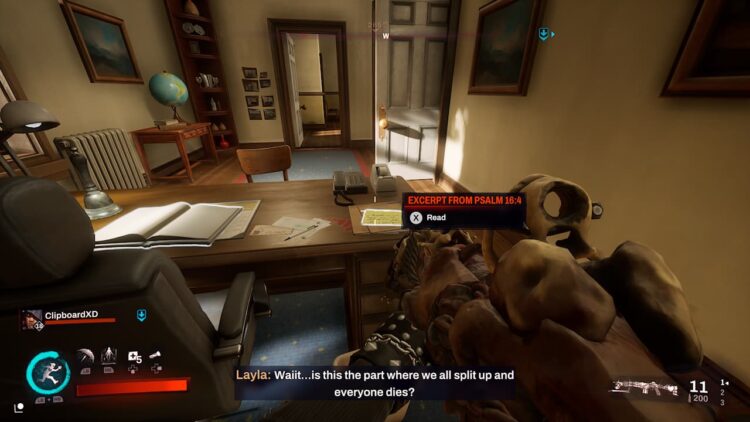Trigger the figure-between-pillars ability icon
This screenshot has width=750, height=422.
[x=109, y=357]
